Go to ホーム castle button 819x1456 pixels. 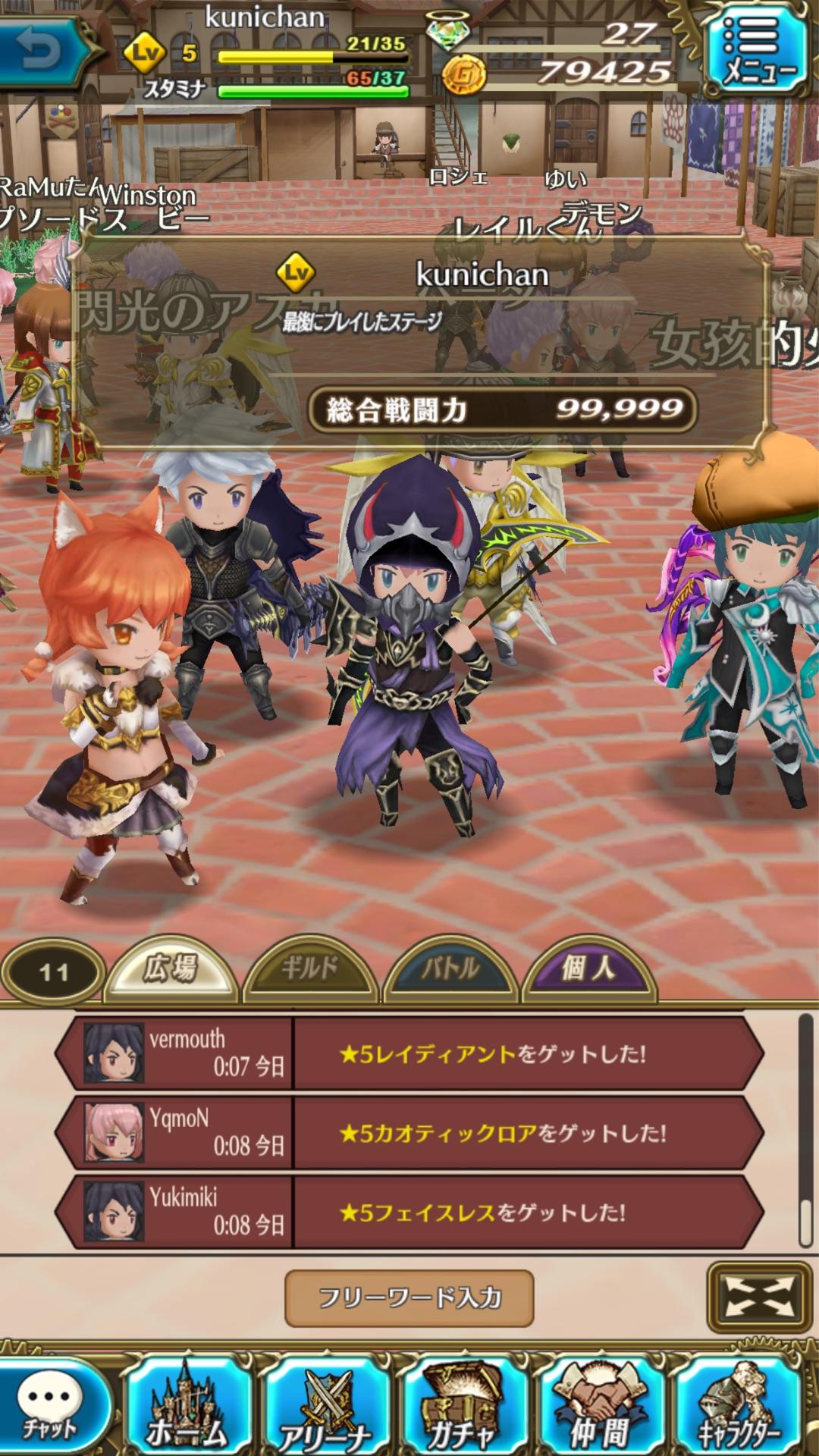pyautogui.click(x=187, y=1407)
